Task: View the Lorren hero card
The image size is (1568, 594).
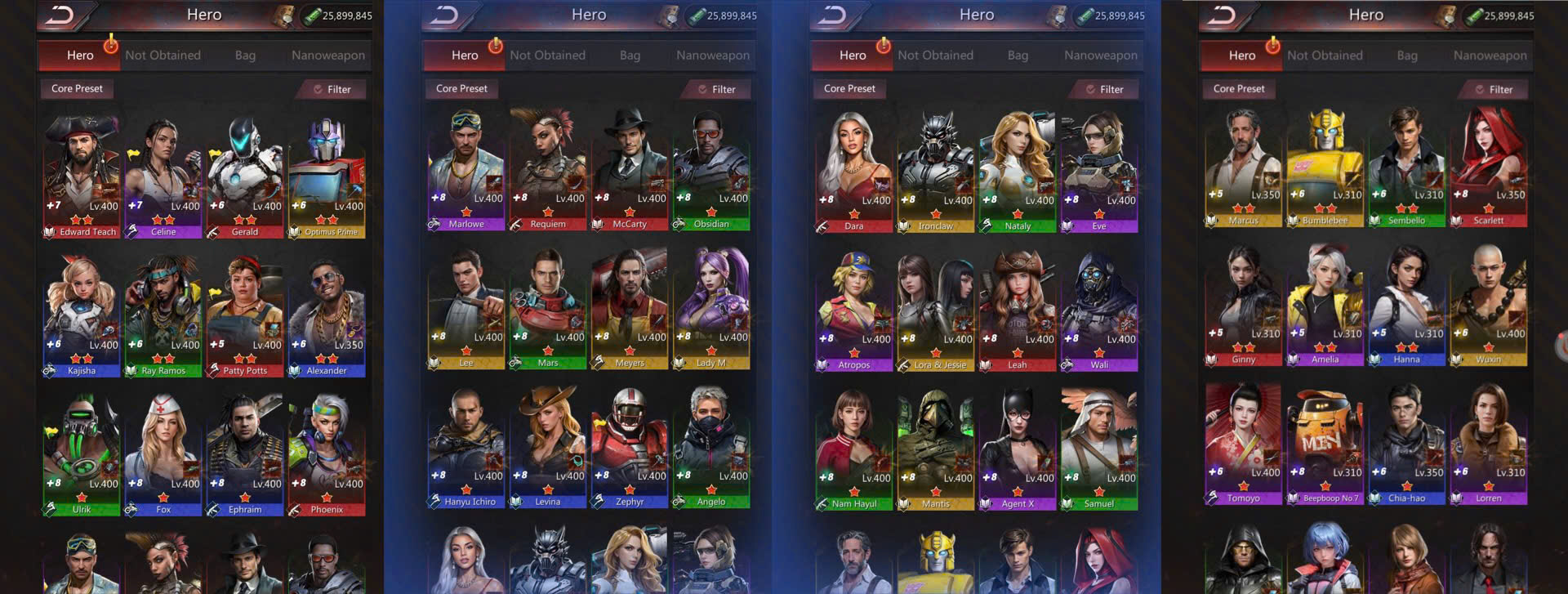Action: [x=1489, y=440]
